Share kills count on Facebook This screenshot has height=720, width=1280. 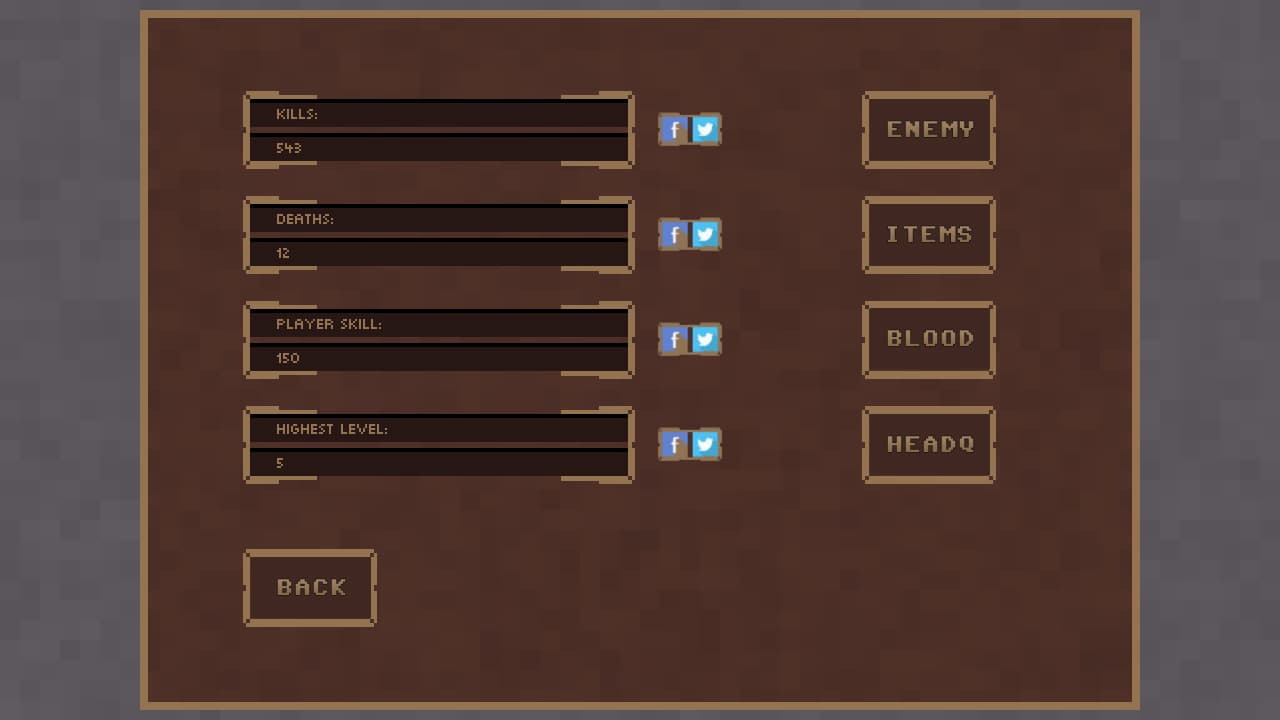tap(673, 129)
